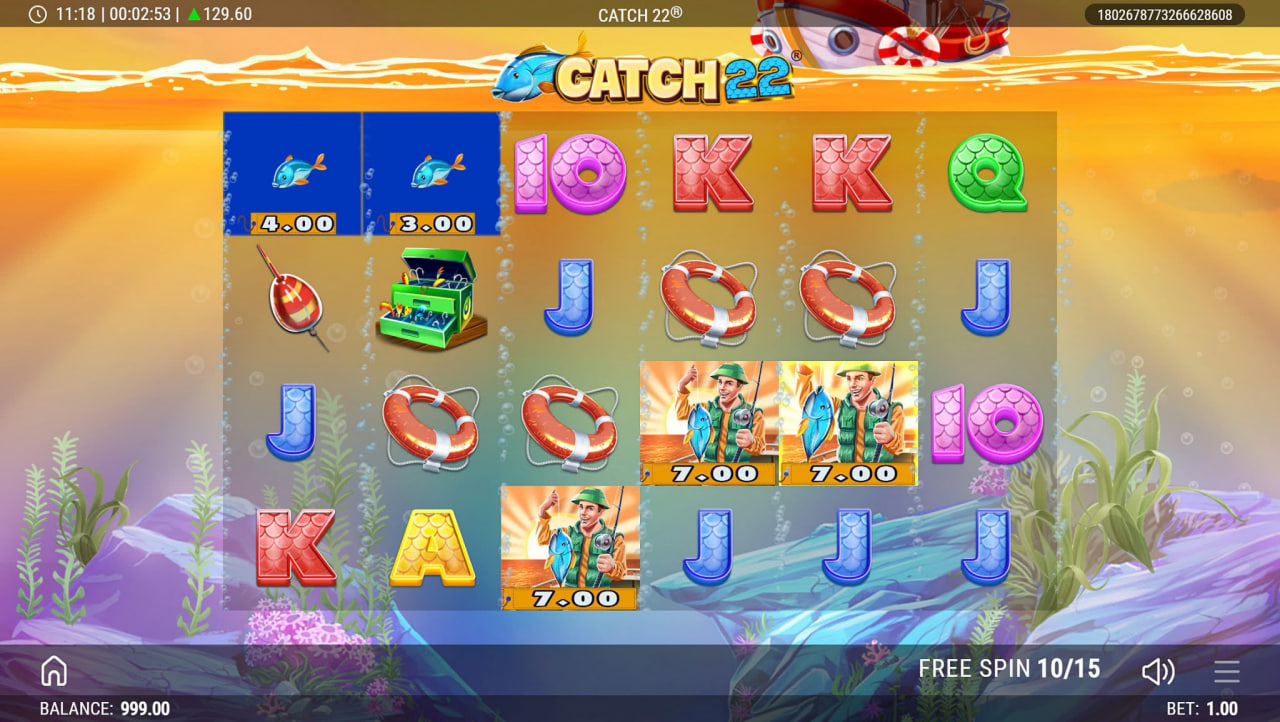Select the golden A symbol on bottom row
This screenshot has height=722, width=1280.
[428, 546]
